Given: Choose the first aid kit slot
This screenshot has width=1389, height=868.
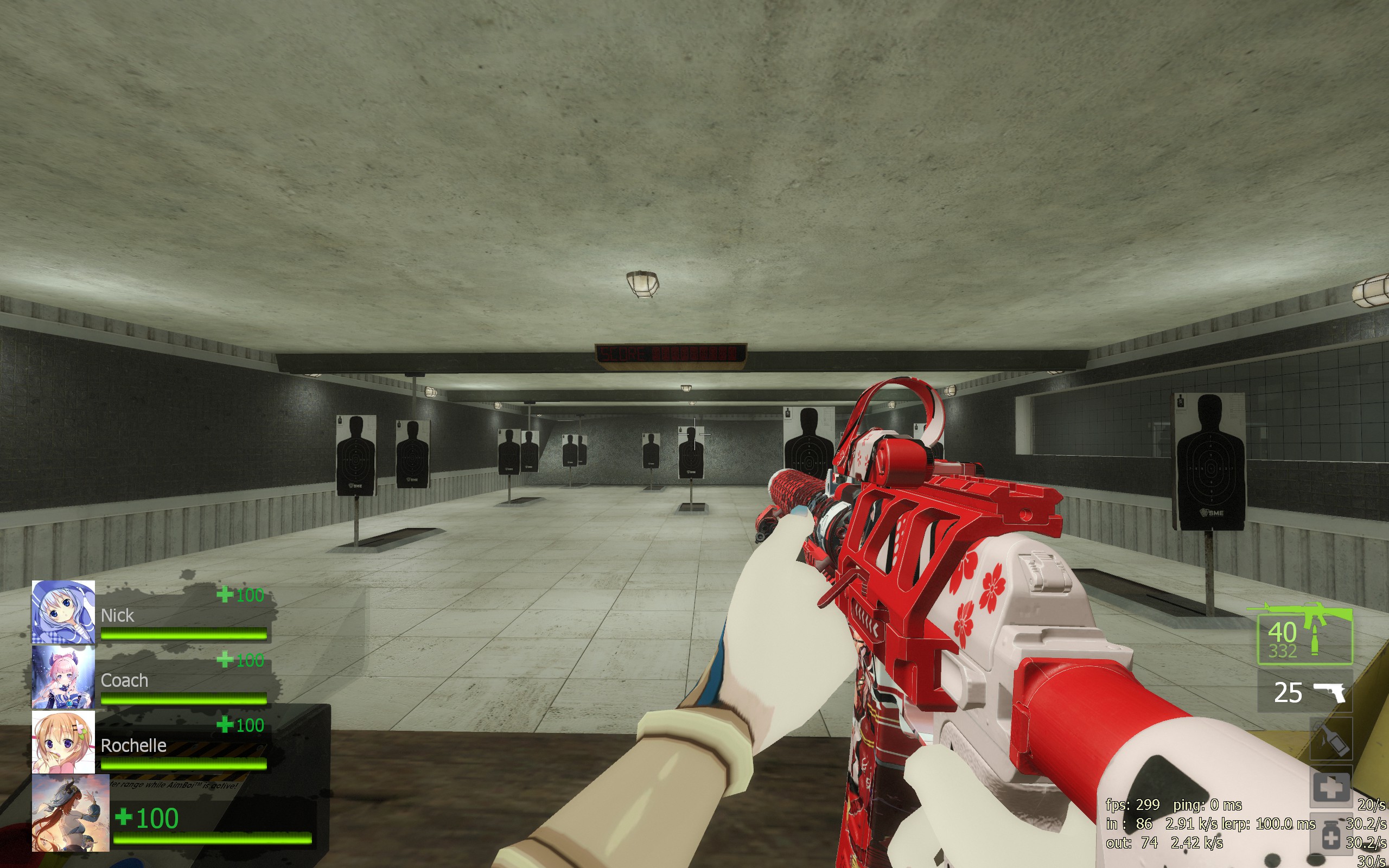Looking at the screenshot, I should click(x=1331, y=787).
